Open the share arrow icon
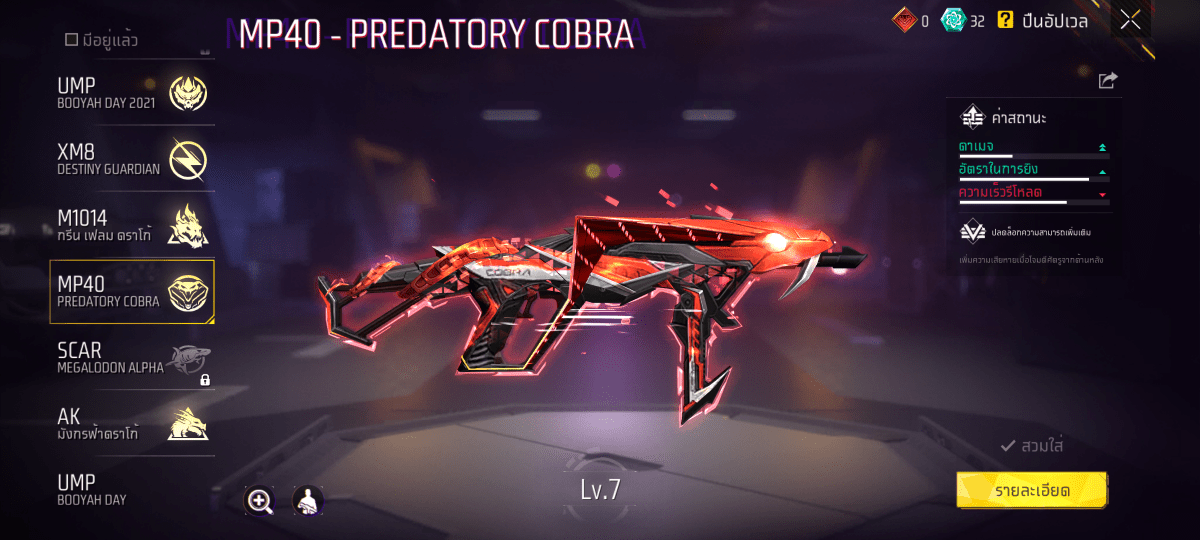This screenshot has width=1200, height=540. click(x=1108, y=81)
